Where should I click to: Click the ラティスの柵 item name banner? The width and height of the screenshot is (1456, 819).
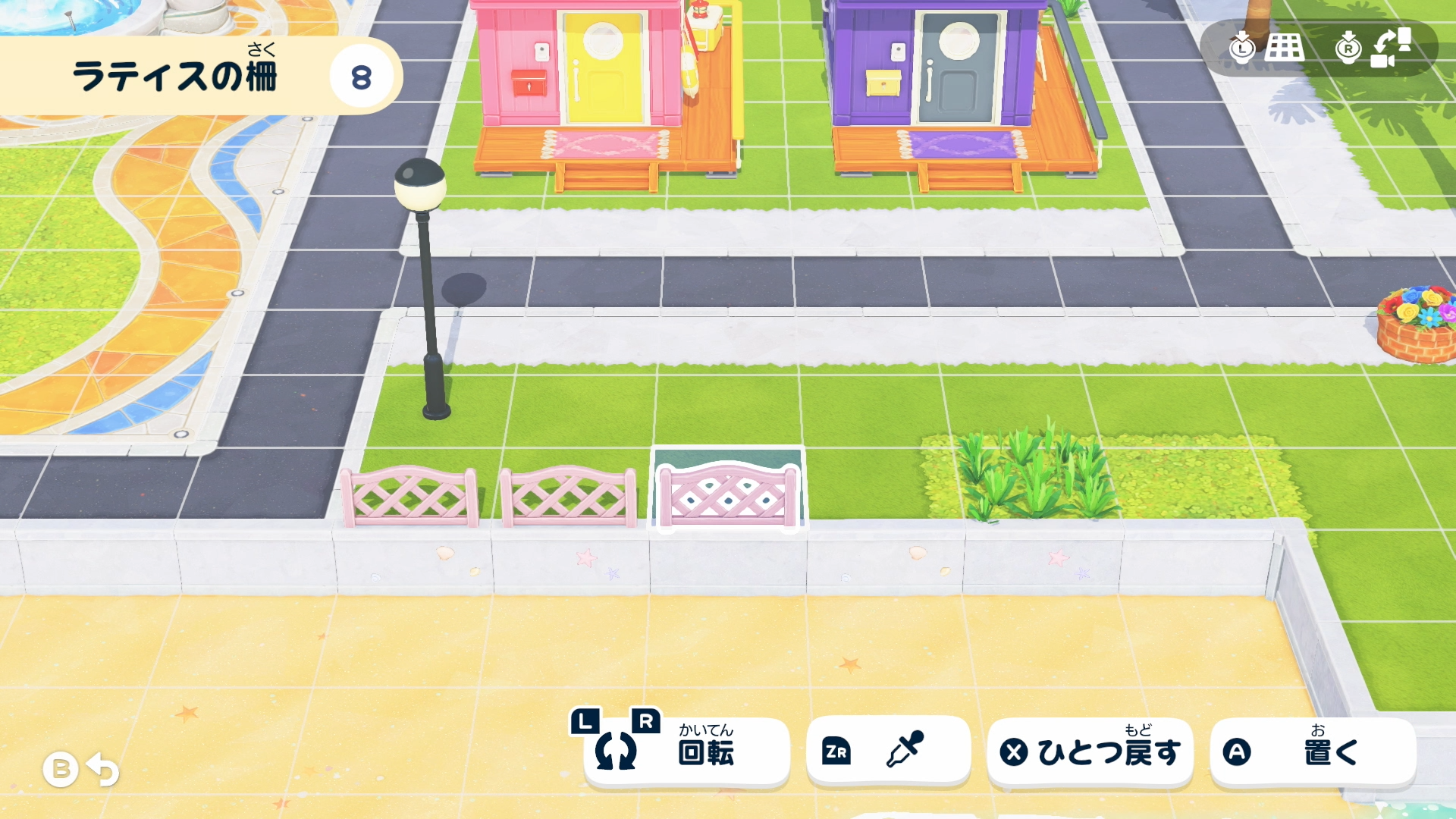tap(174, 73)
